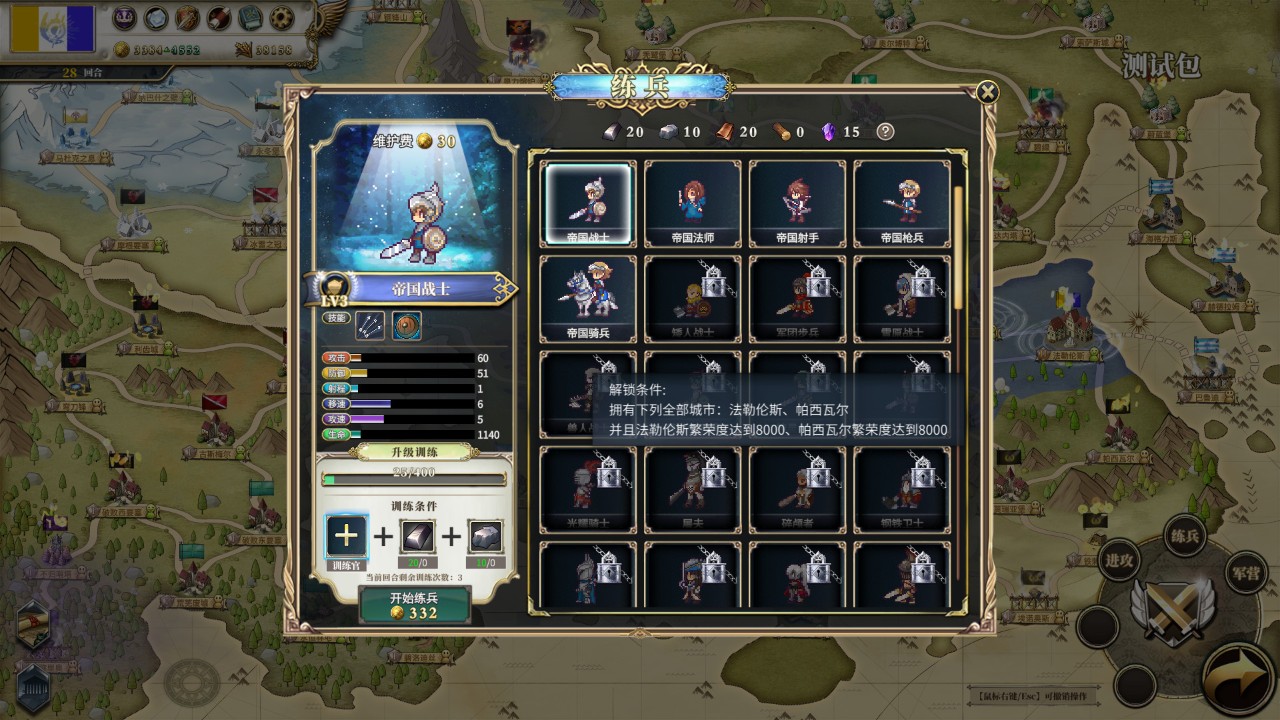Viewport: 1280px width, 720px height.
Task: Open the book icon in top bar
Action: tap(252, 18)
